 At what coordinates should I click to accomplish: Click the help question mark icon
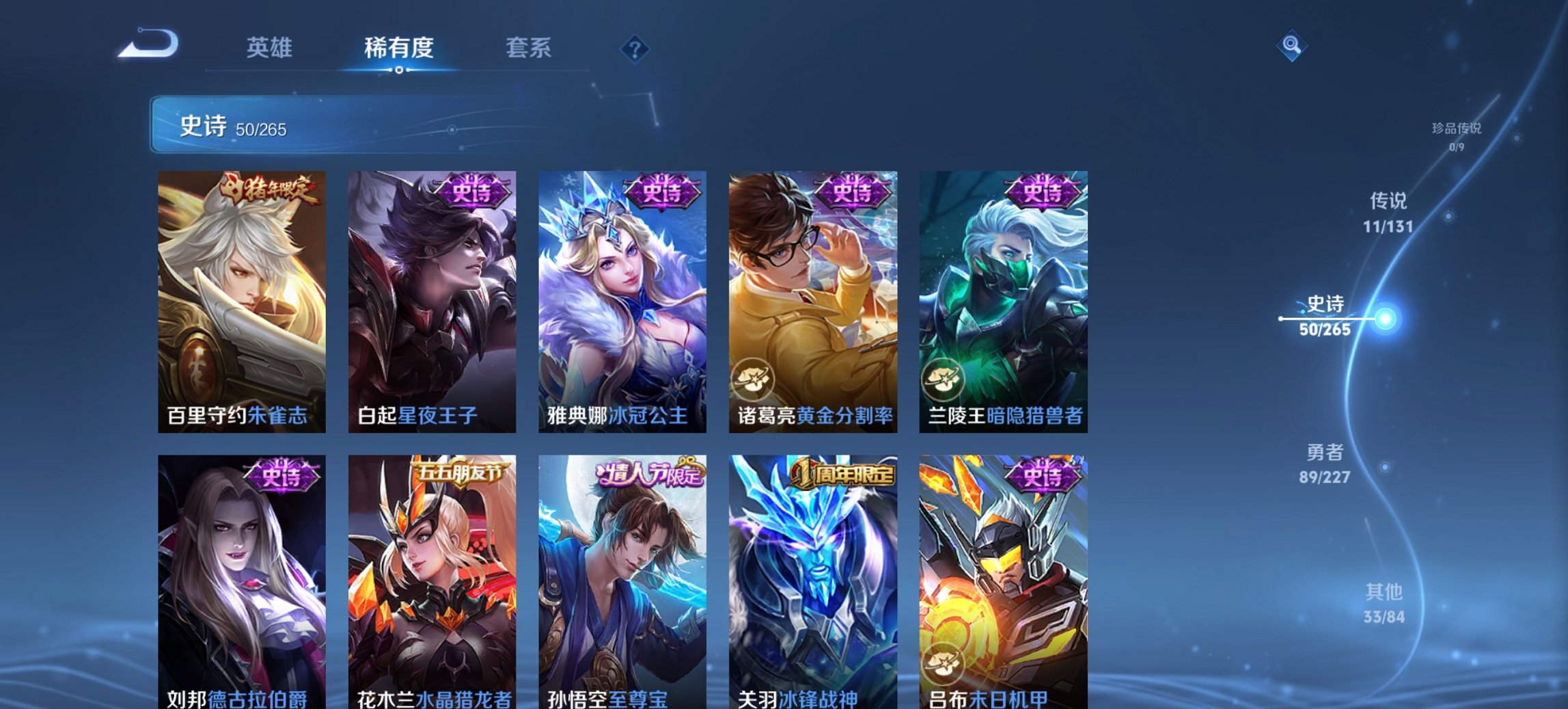635,49
